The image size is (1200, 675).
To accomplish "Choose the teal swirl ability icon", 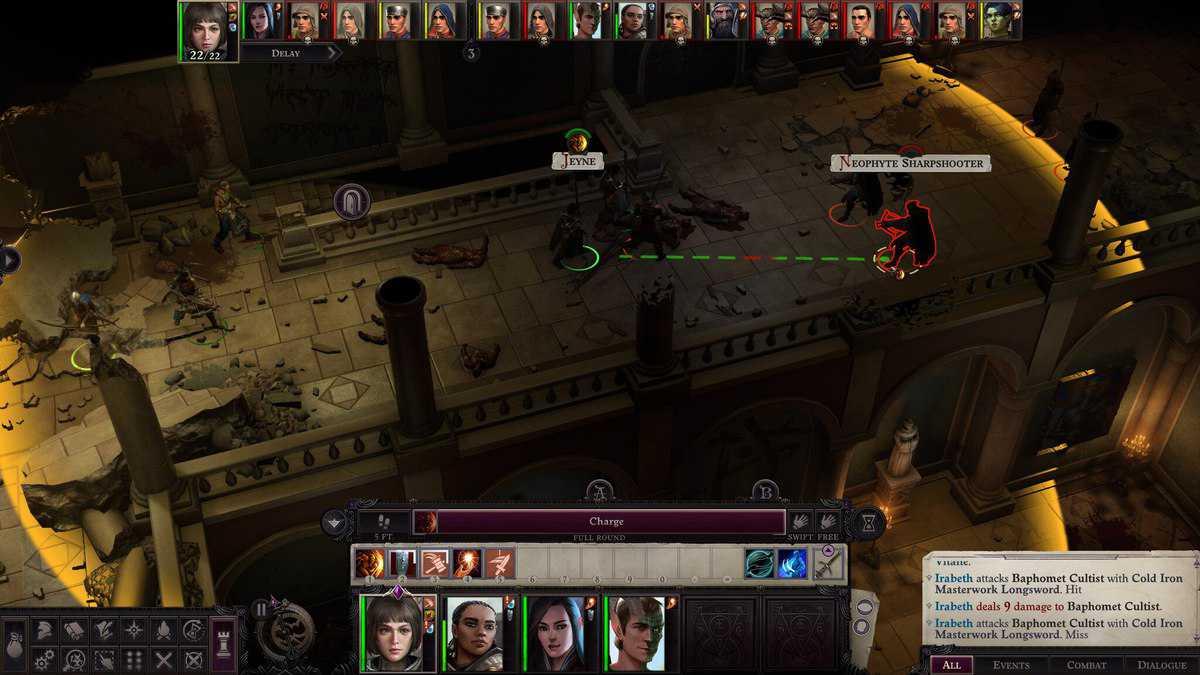I will click(759, 564).
